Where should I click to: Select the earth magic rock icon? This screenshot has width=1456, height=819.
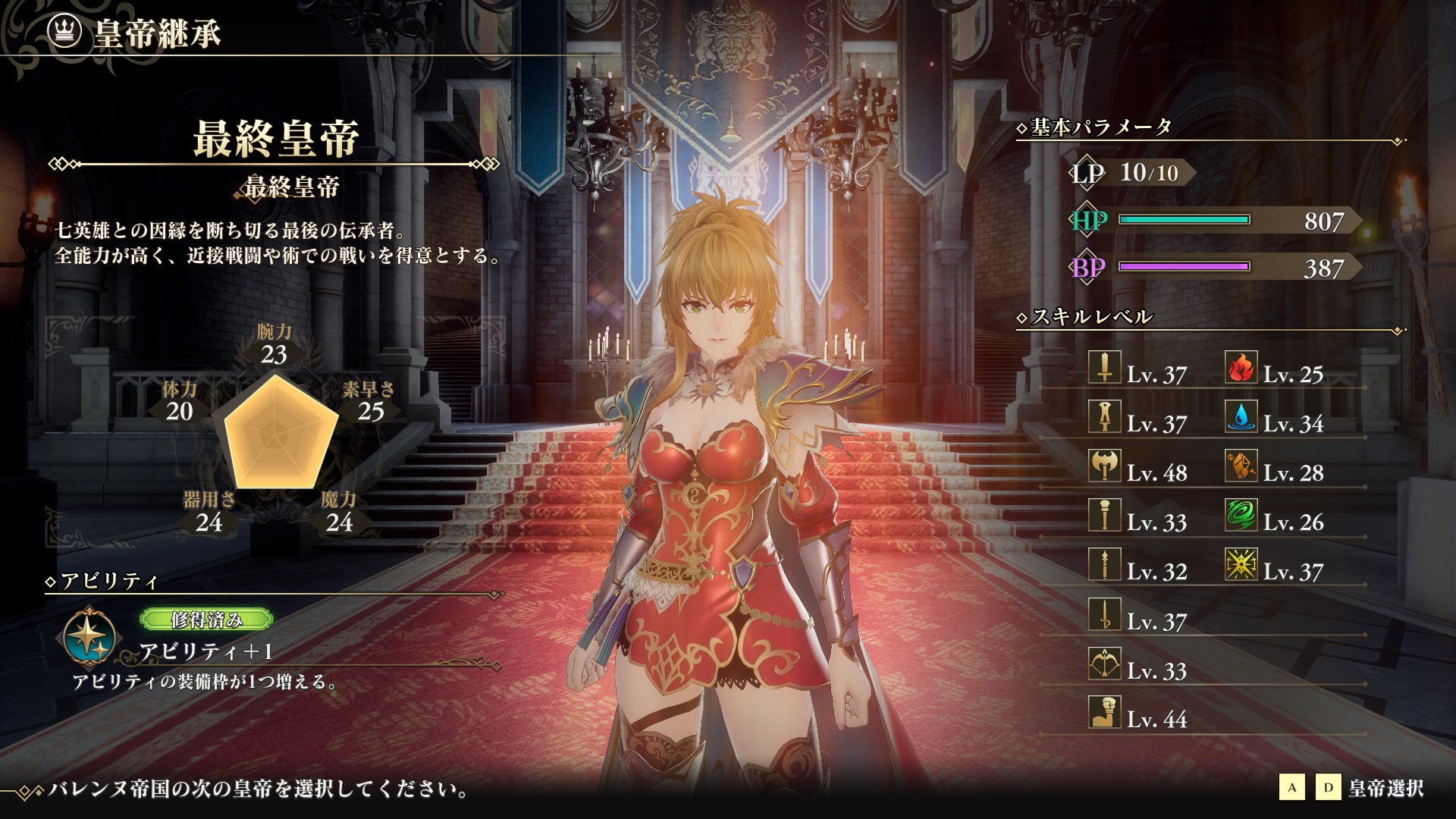tap(1241, 466)
